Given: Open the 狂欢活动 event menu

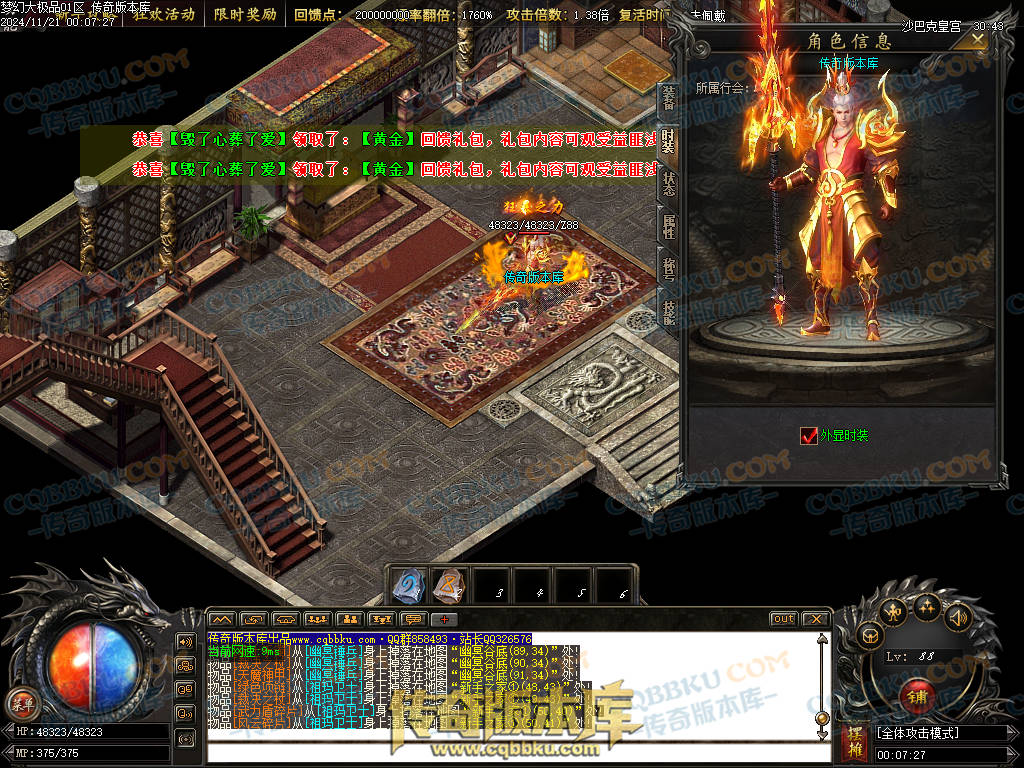Looking at the screenshot, I should (164, 15).
